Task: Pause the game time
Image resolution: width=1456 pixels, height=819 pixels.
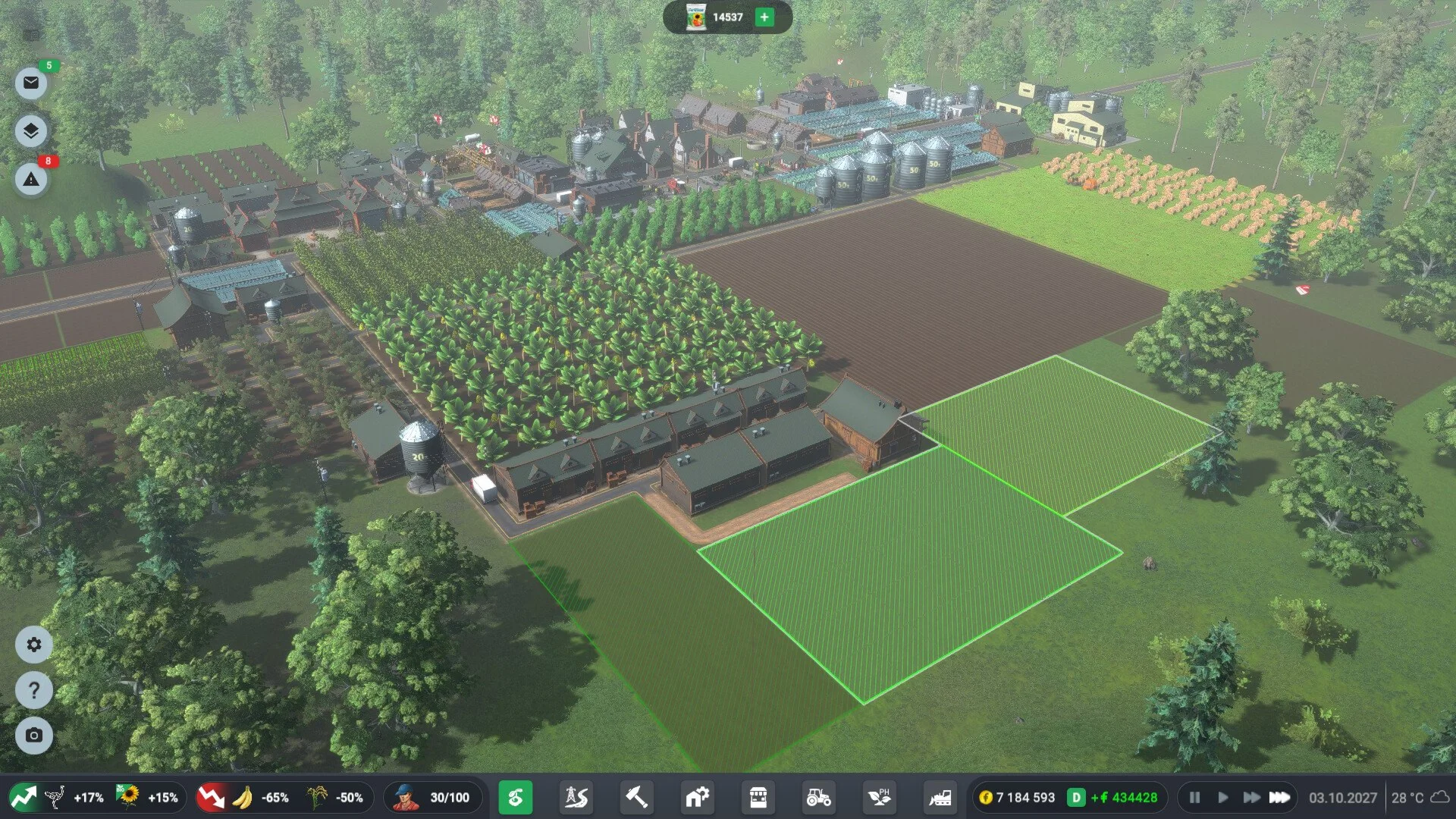Action: 1194,798
